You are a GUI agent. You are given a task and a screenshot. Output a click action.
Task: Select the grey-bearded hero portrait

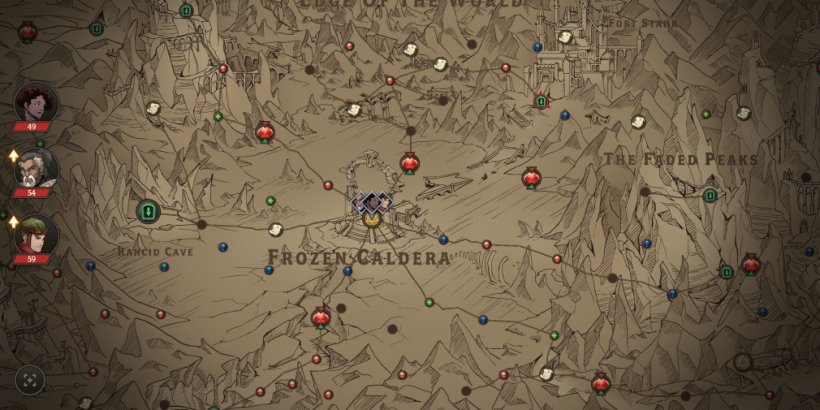pos(36,169)
